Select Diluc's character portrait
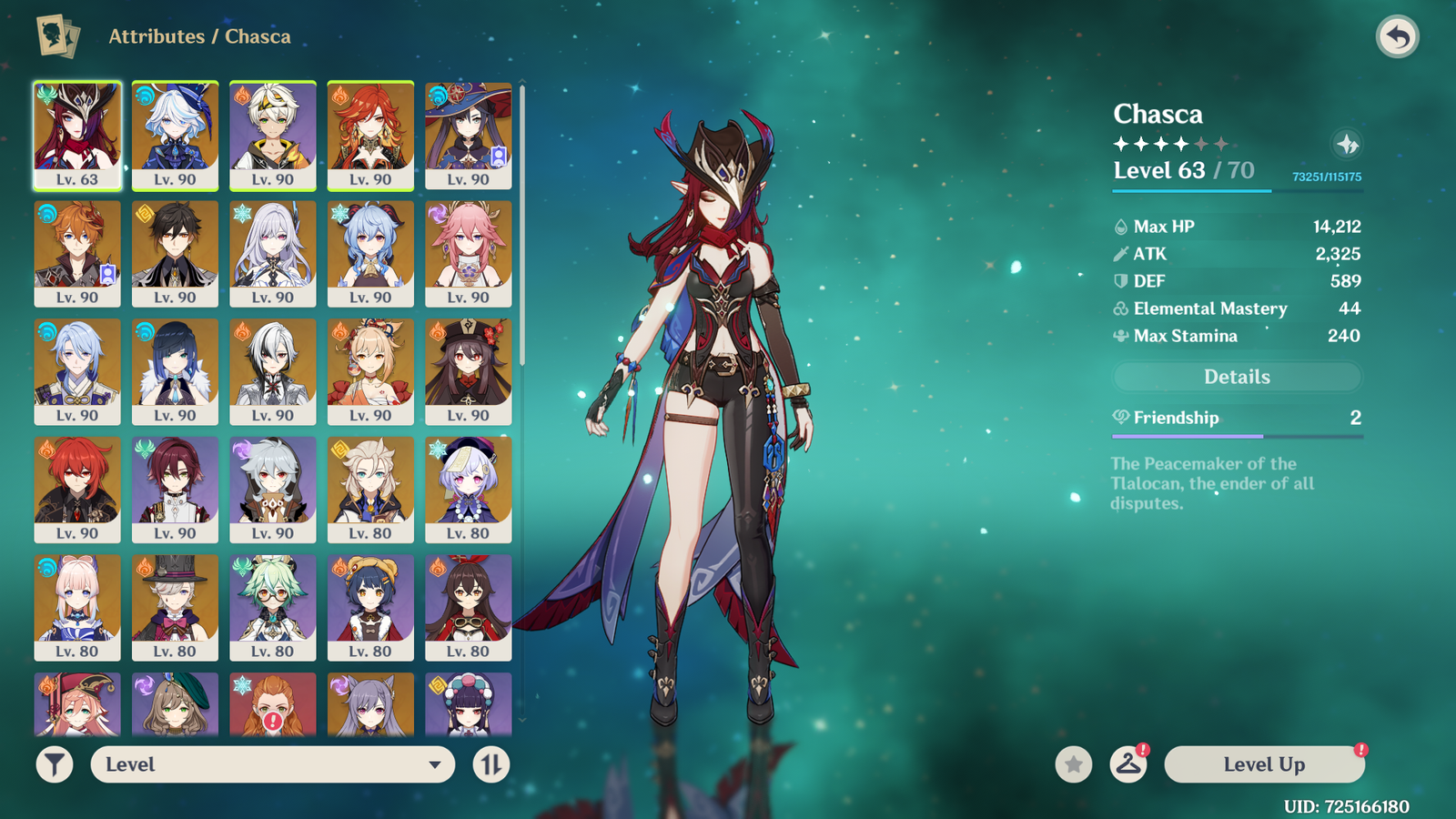The width and height of the screenshot is (1456, 819). [x=77, y=490]
